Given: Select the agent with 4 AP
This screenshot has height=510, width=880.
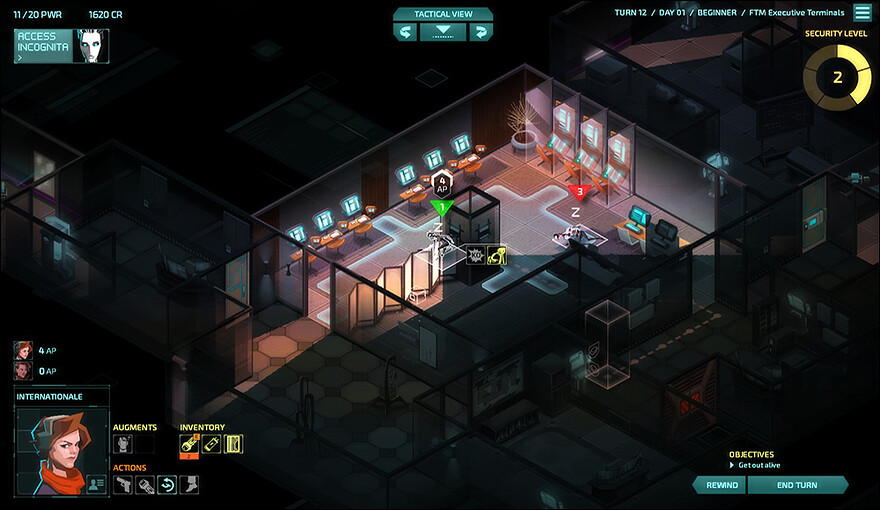Looking at the screenshot, I should click(23, 350).
